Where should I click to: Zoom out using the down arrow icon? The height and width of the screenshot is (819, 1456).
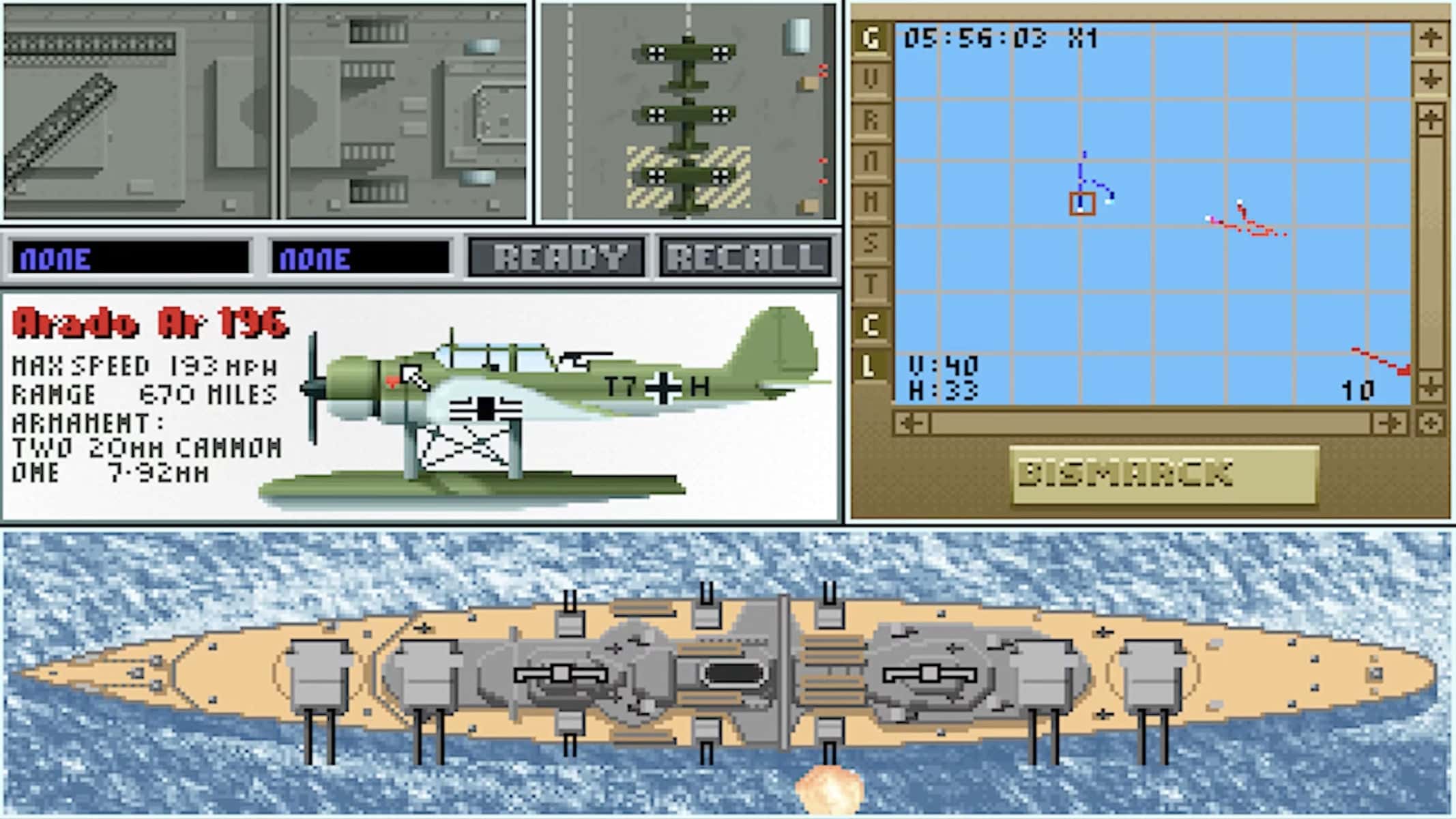click(1431, 77)
